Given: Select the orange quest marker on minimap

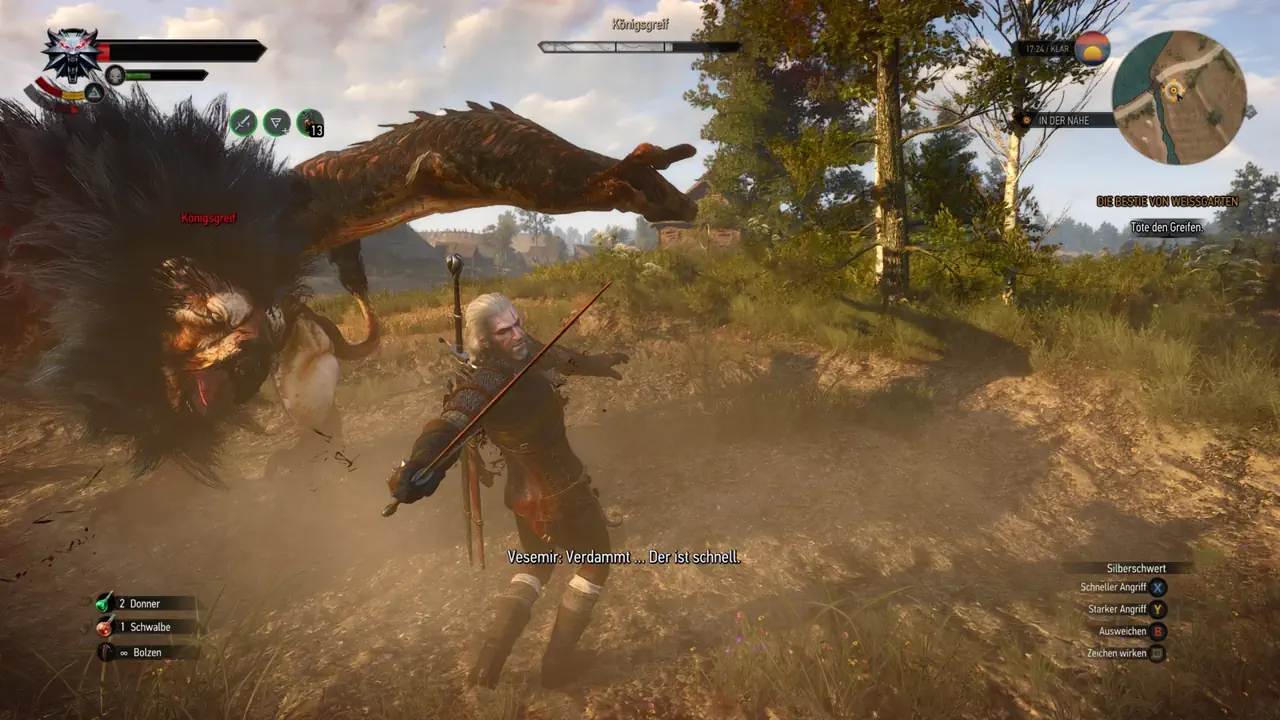Looking at the screenshot, I should (x=1174, y=91).
